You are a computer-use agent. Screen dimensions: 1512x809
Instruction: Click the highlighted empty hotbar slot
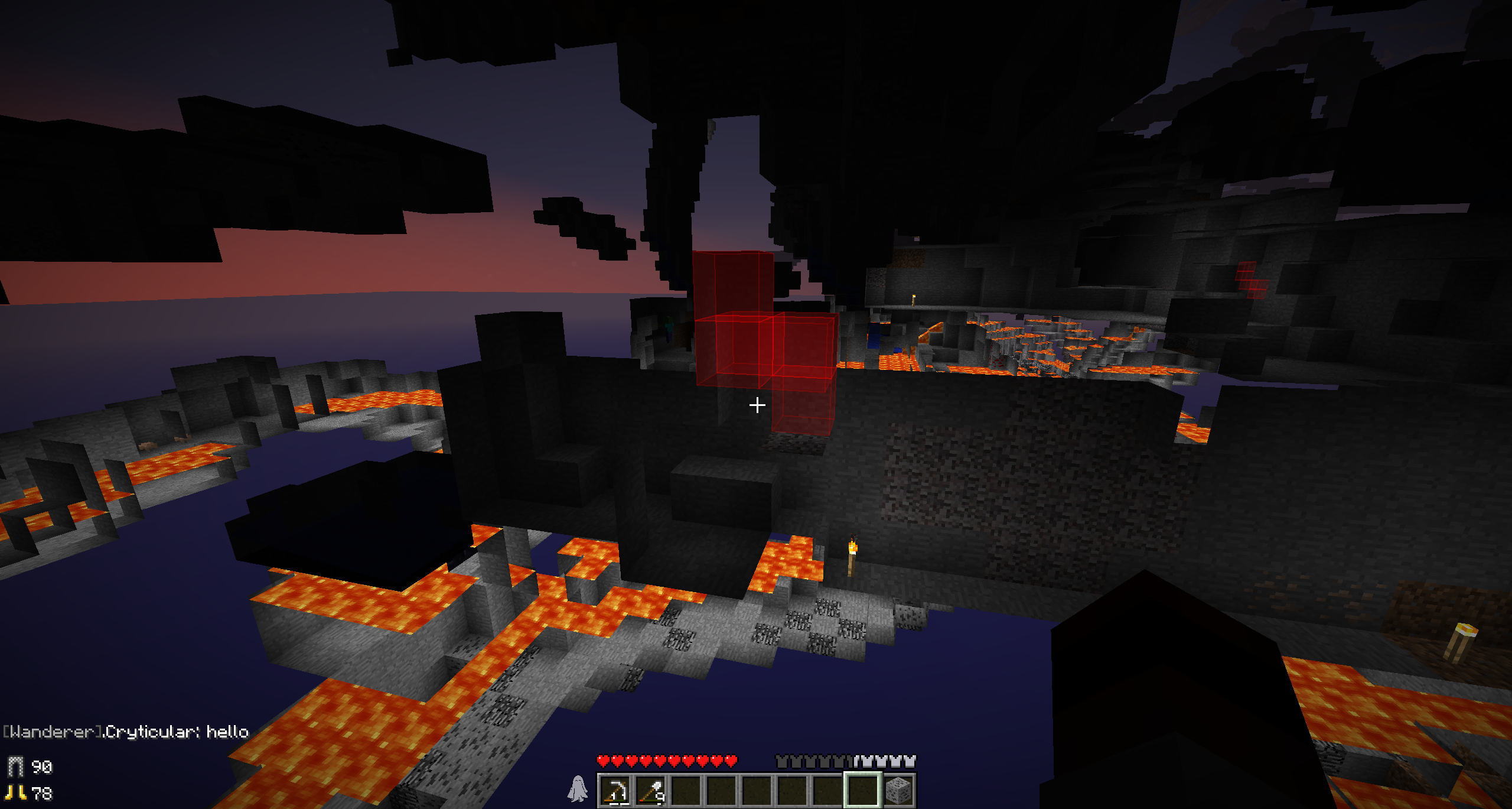[x=863, y=790]
